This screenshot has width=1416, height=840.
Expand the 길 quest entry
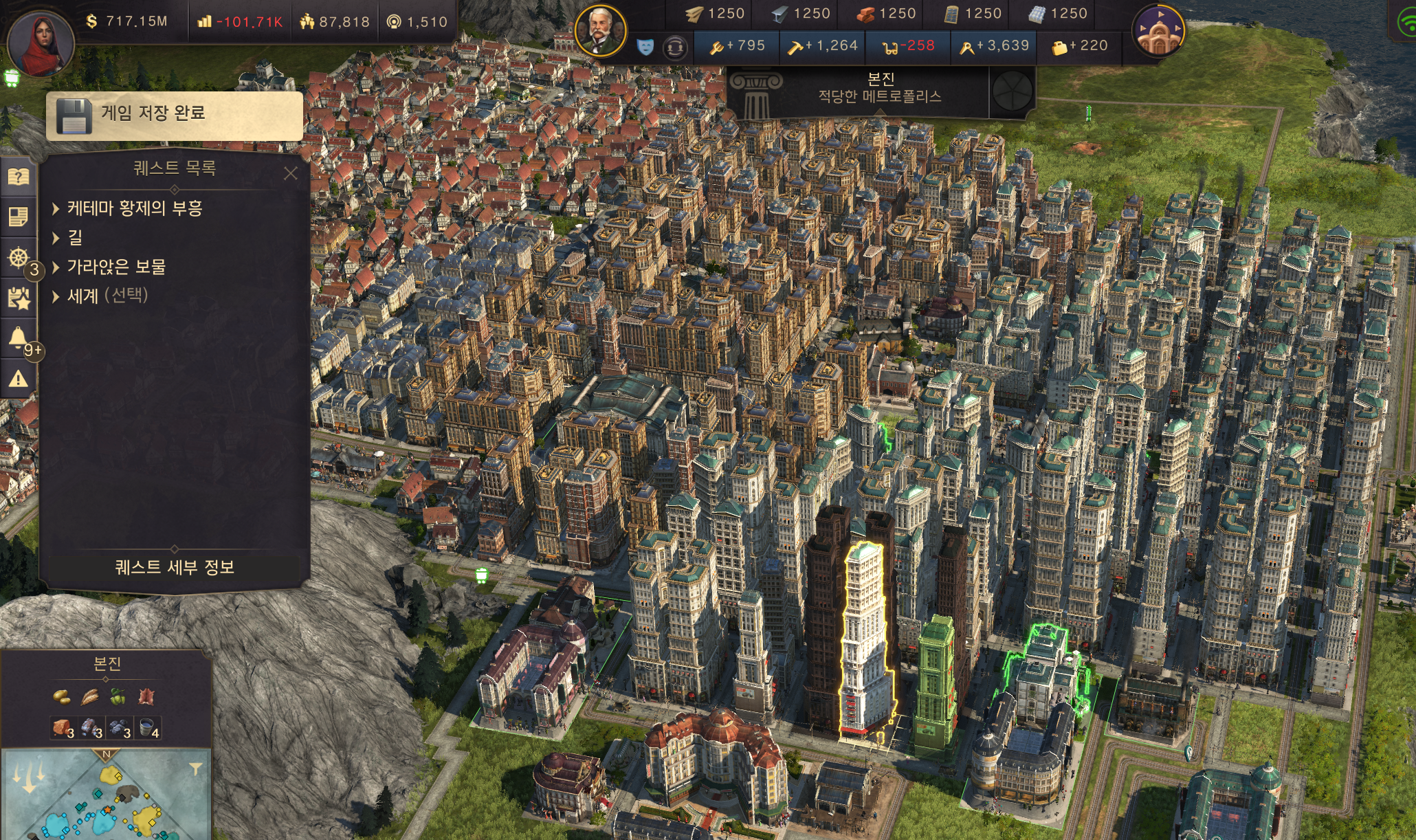click(74, 238)
